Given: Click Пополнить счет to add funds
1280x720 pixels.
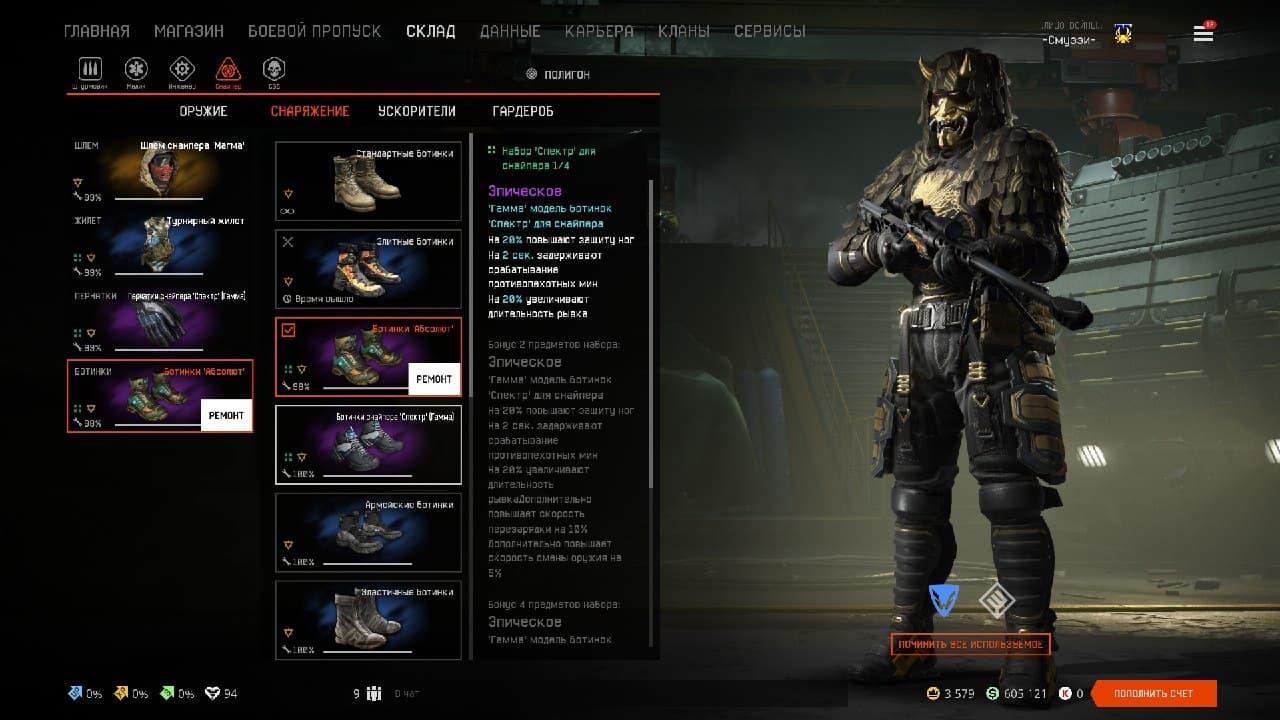Looking at the screenshot, I should tap(1154, 693).
